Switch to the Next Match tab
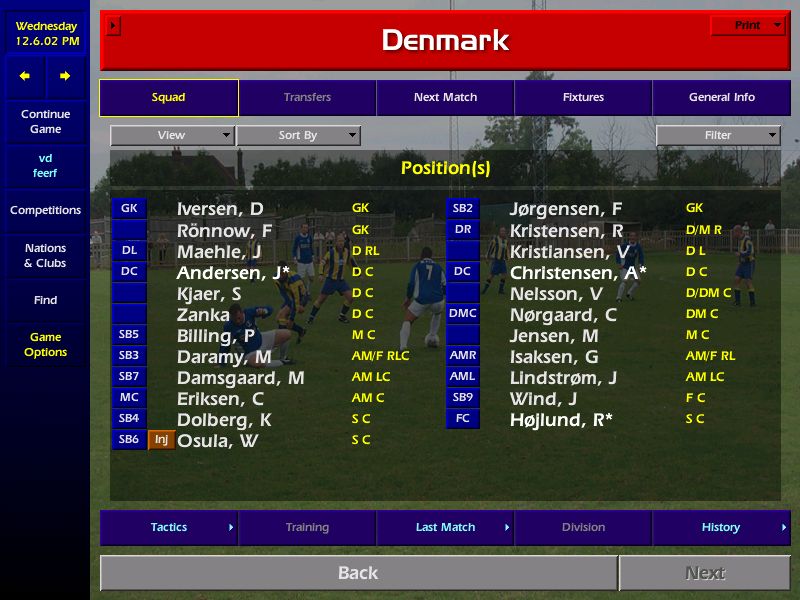The width and height of the screenshot is (800, 600). (445, 98)
